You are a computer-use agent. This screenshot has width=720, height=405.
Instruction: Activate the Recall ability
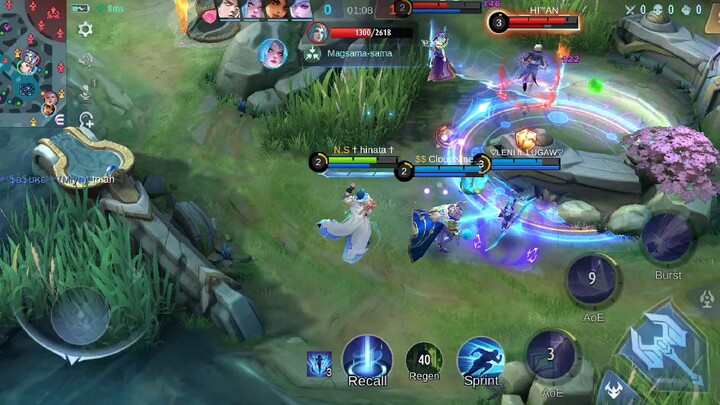point(367,359)
